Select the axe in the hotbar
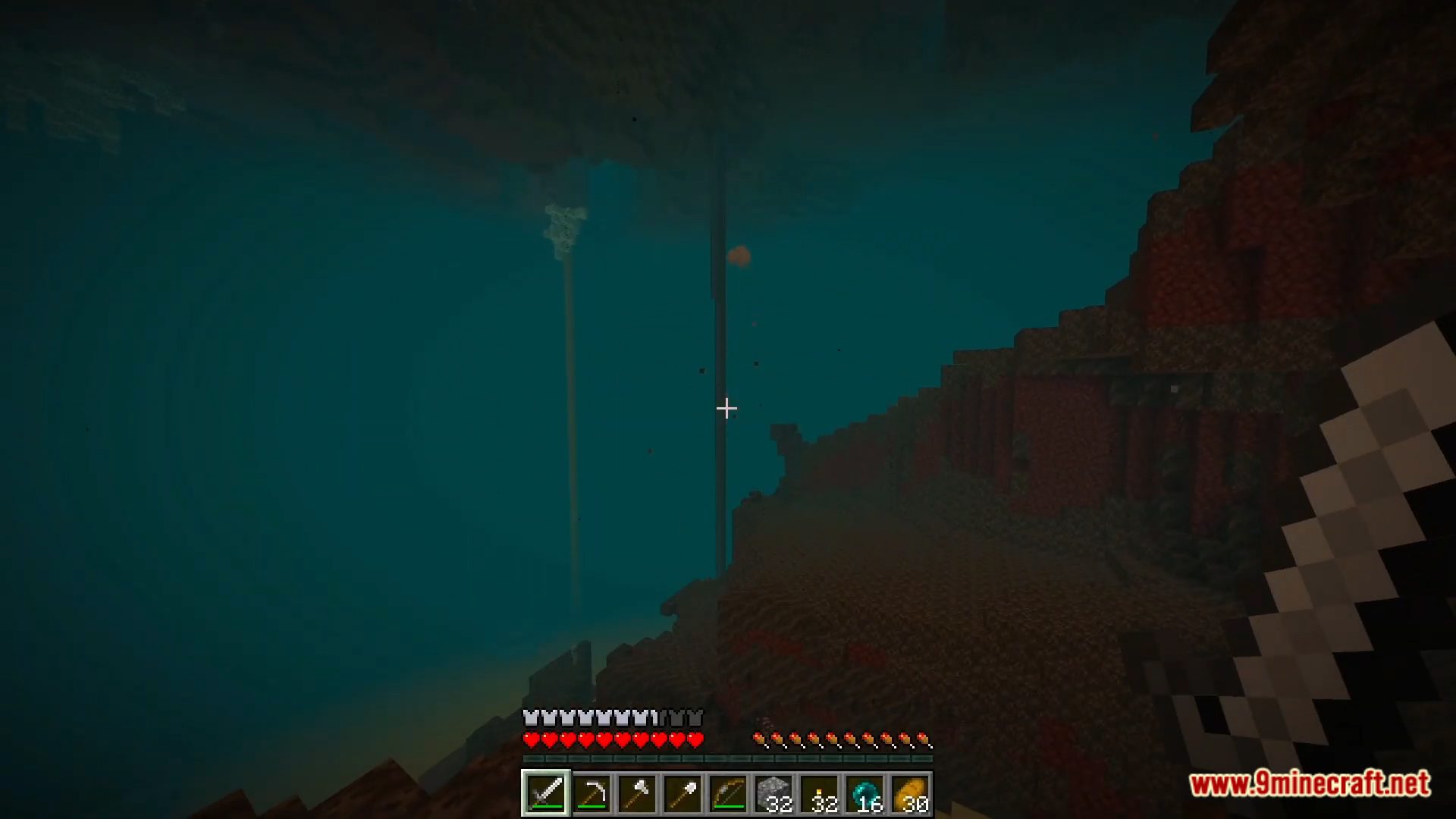Image resolution: width=1456 pixels, height=819 pixels. (x=639, y=792)
